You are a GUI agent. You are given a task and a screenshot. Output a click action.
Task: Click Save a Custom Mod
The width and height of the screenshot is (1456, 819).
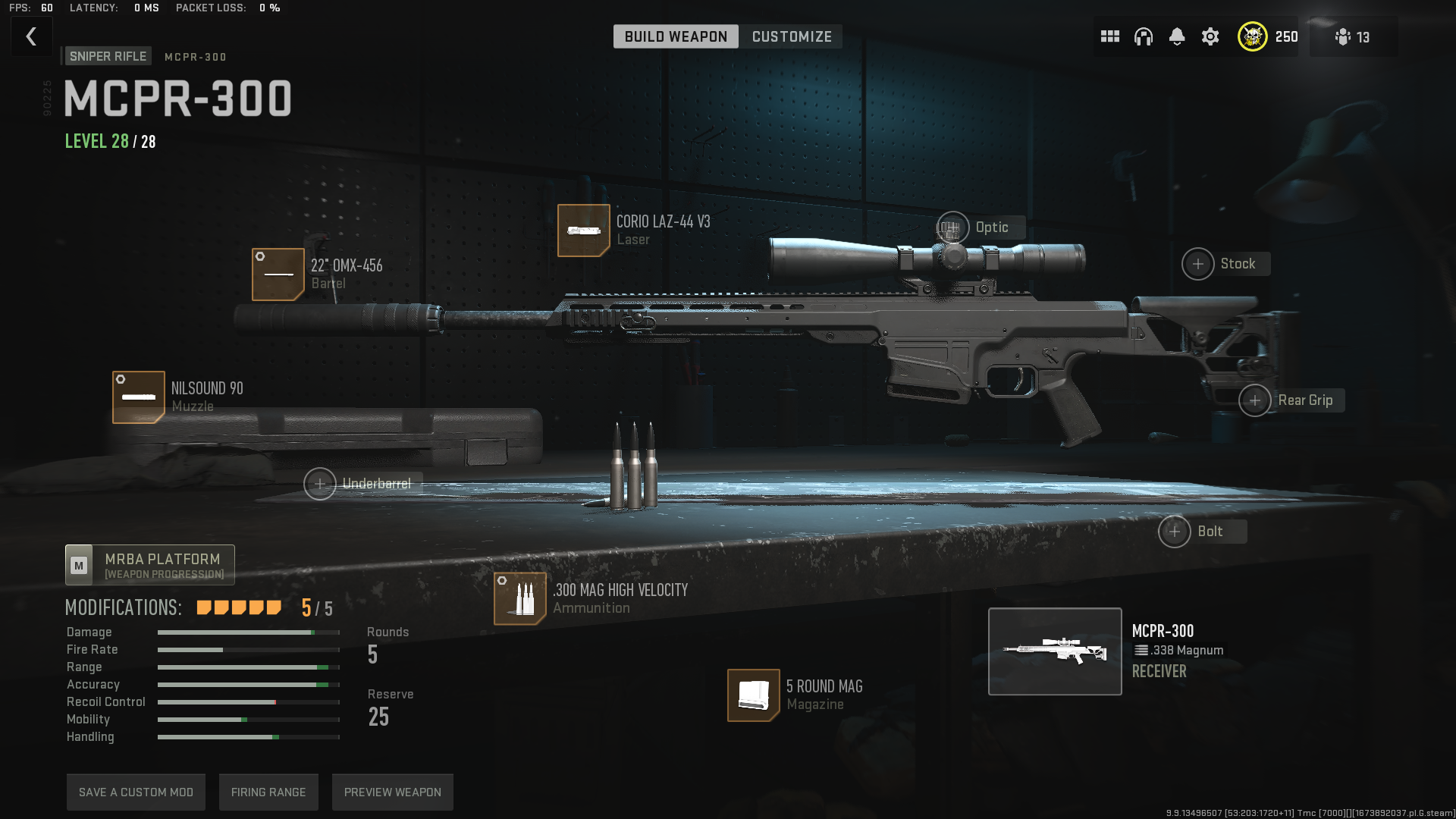point(136,792)
